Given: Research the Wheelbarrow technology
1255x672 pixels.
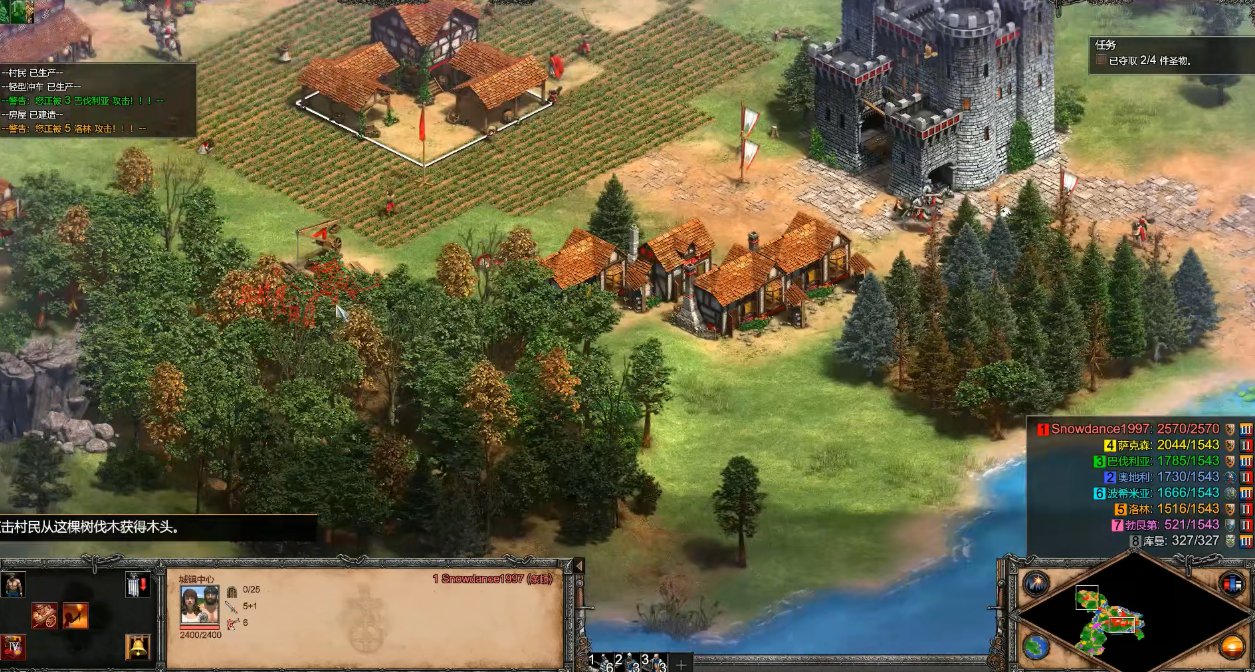Looking at the screenshot, I should coord(44,615).
